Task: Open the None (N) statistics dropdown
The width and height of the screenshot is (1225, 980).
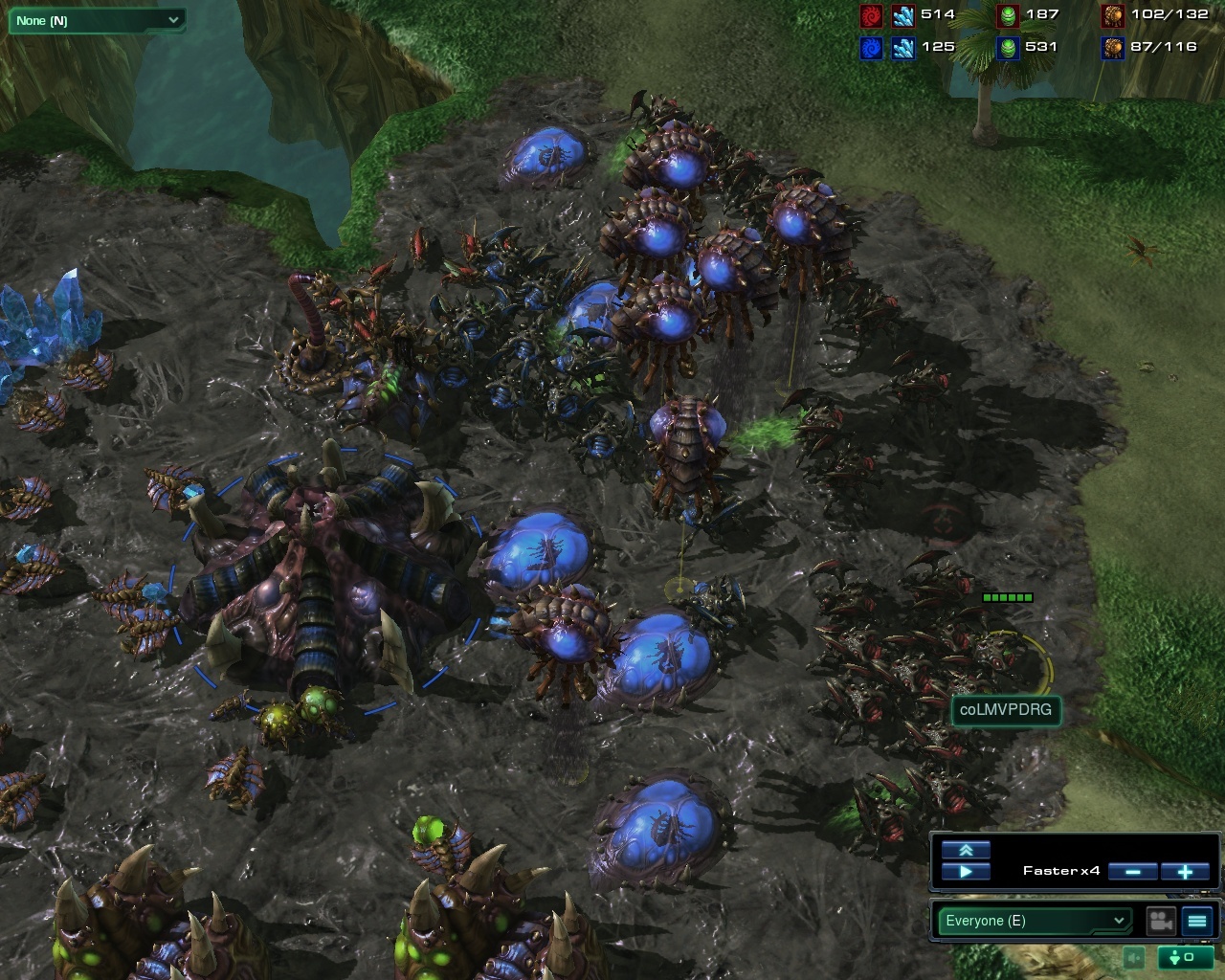Action: click(x=96, y=20)
